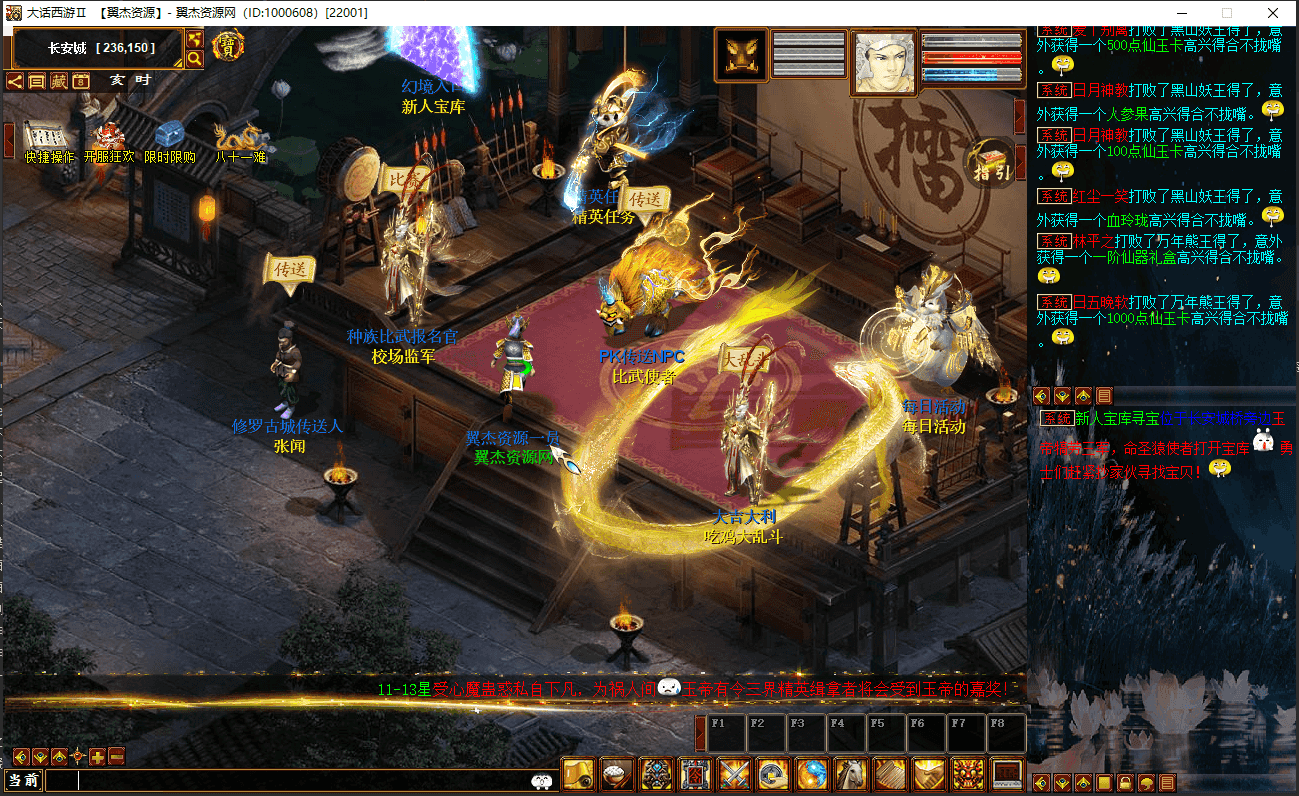The width and height of the screenshot is (1299, 796).
Task: Close the game window
Action: point(1272,13)
